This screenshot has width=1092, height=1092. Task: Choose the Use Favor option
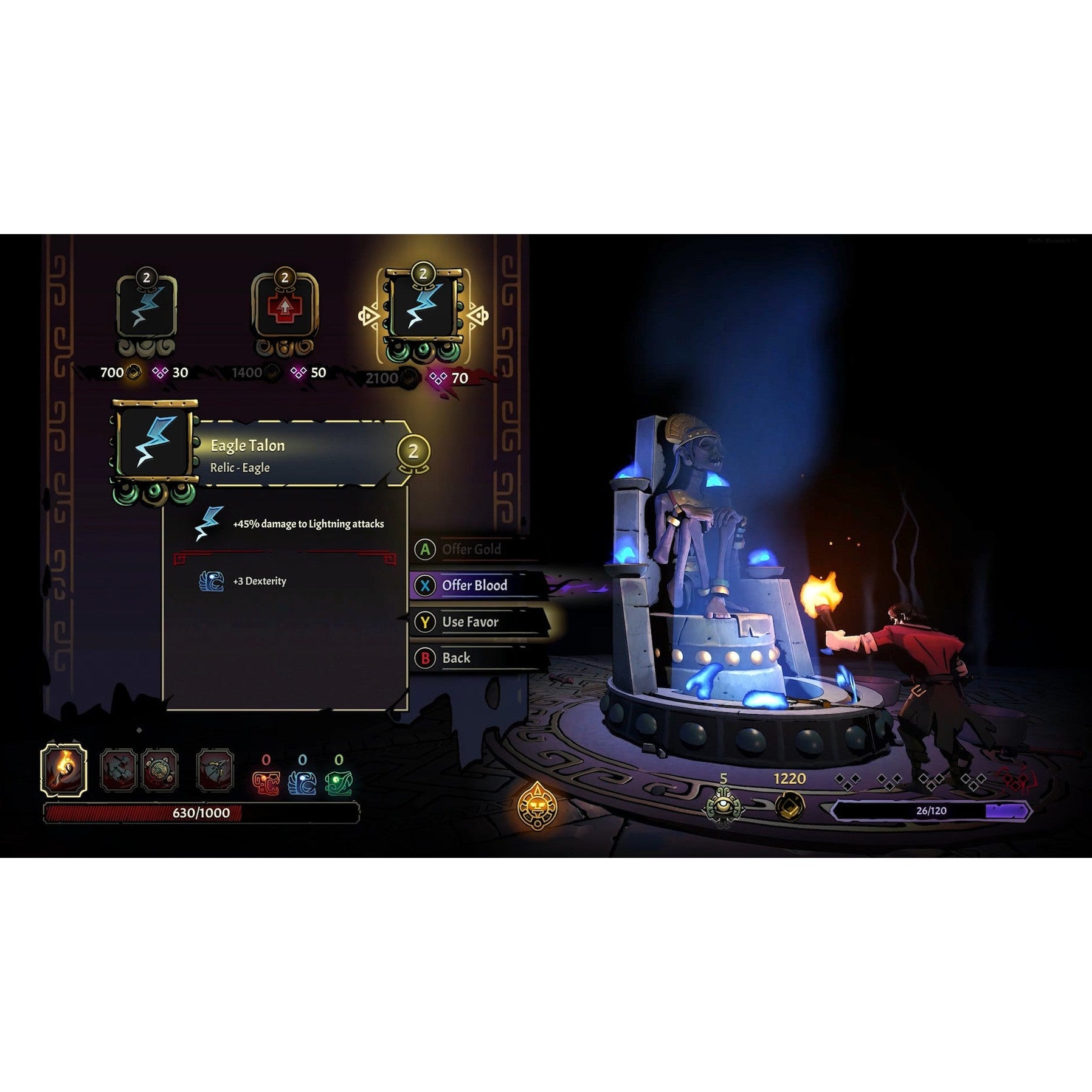(470, 622)
